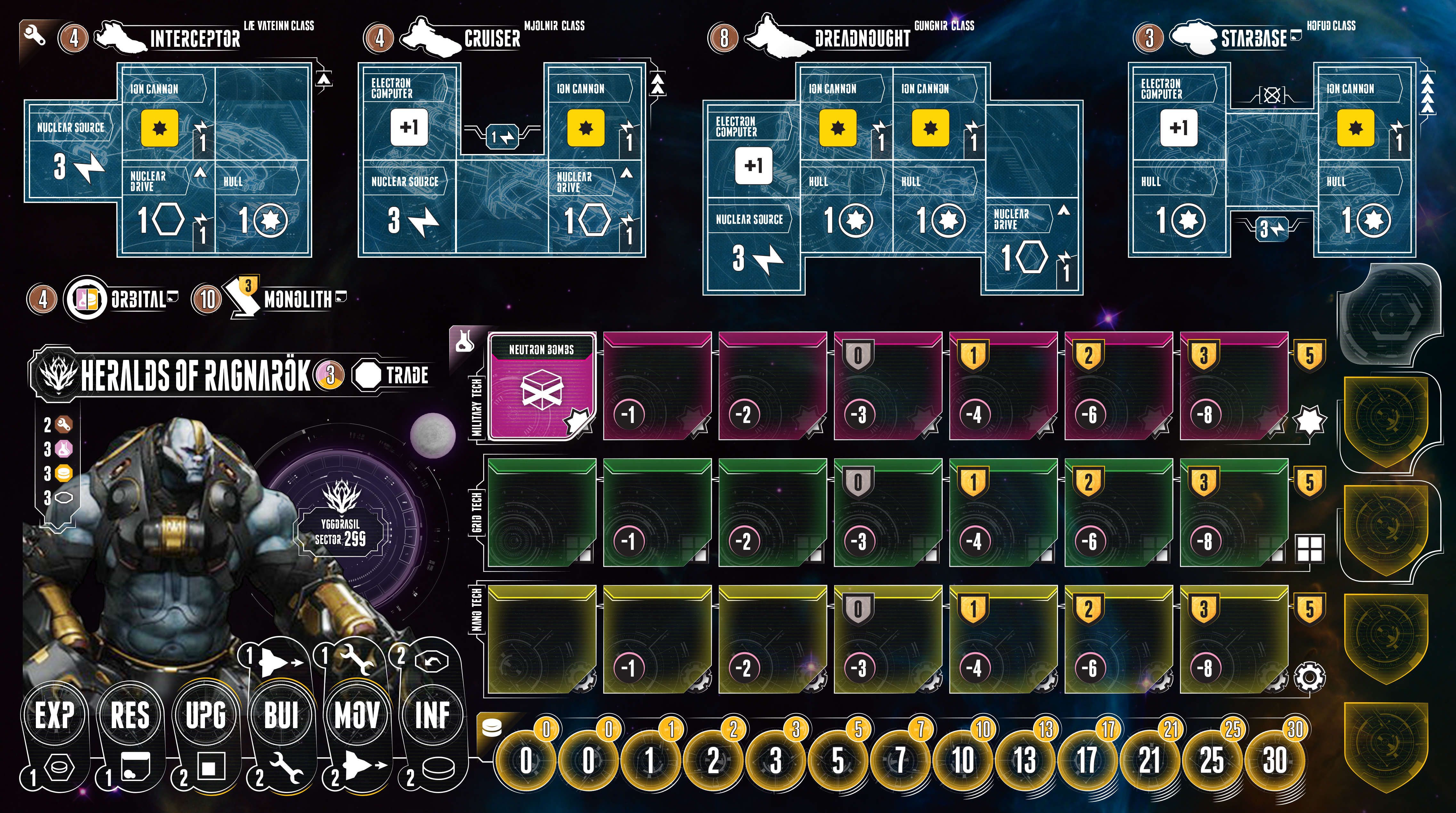Choose the MOV move action
The height and width of the screenshot is (813, 1456).
[357, 715]
